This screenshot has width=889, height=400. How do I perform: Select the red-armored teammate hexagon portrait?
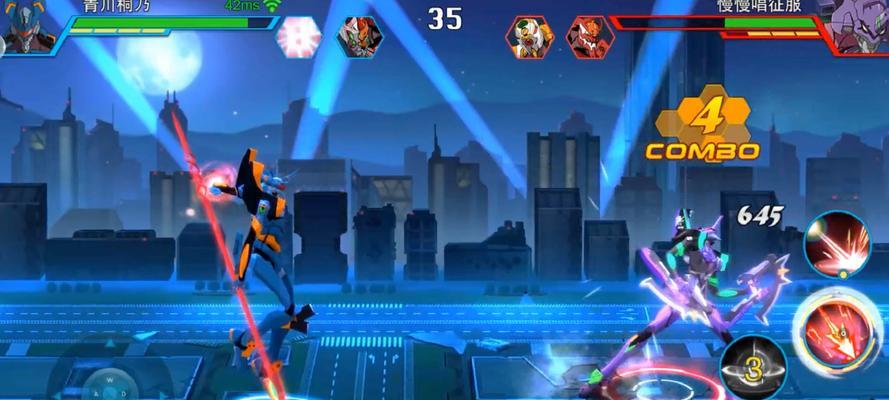[357, 36]
